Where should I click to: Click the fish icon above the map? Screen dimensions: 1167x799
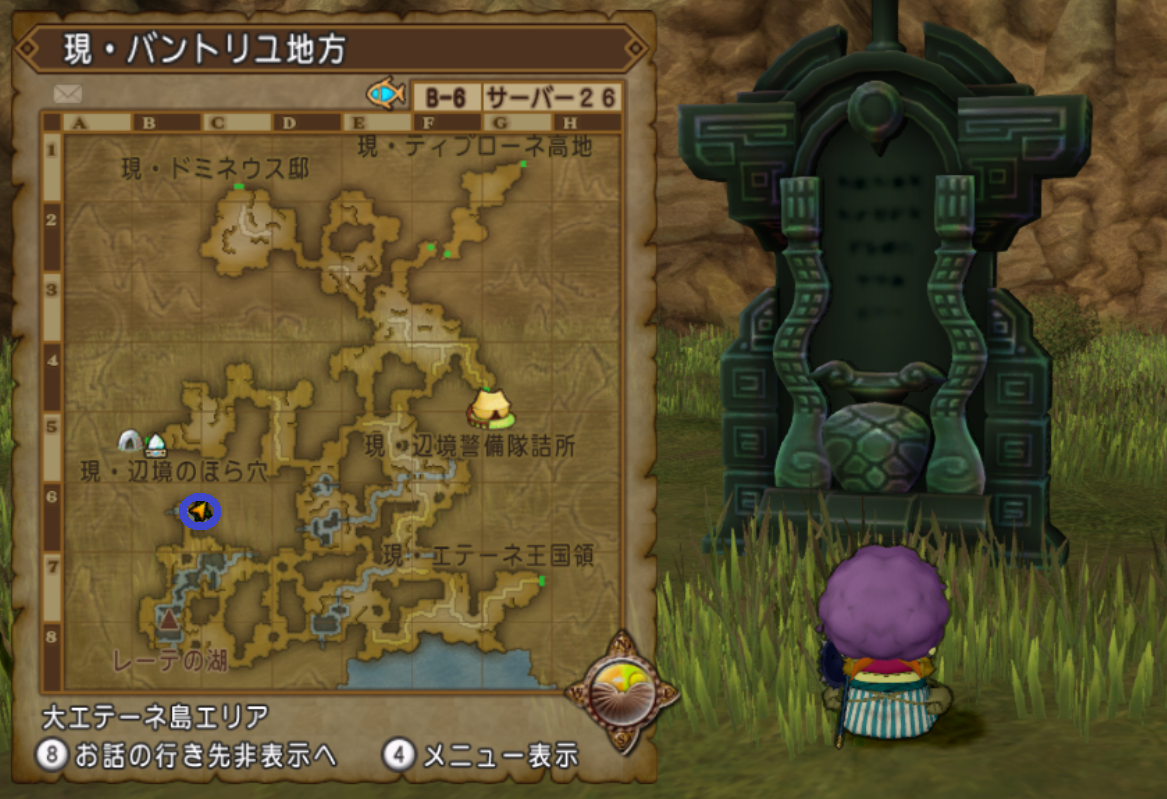[x=384, y=95]
